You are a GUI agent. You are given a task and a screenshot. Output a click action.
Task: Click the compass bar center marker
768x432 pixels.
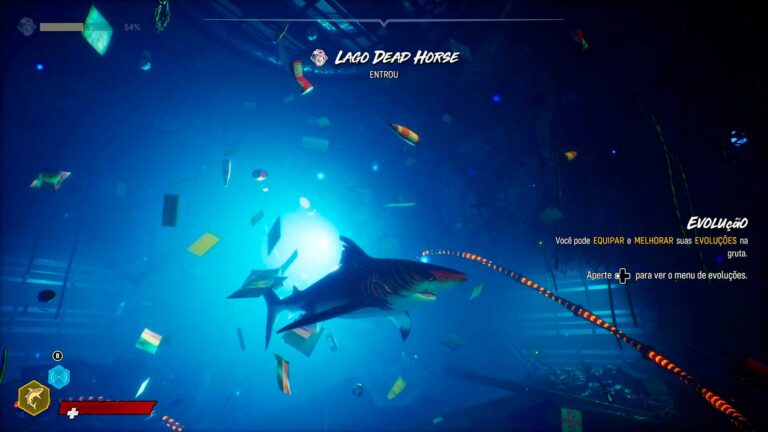click(x=384, y=22)
